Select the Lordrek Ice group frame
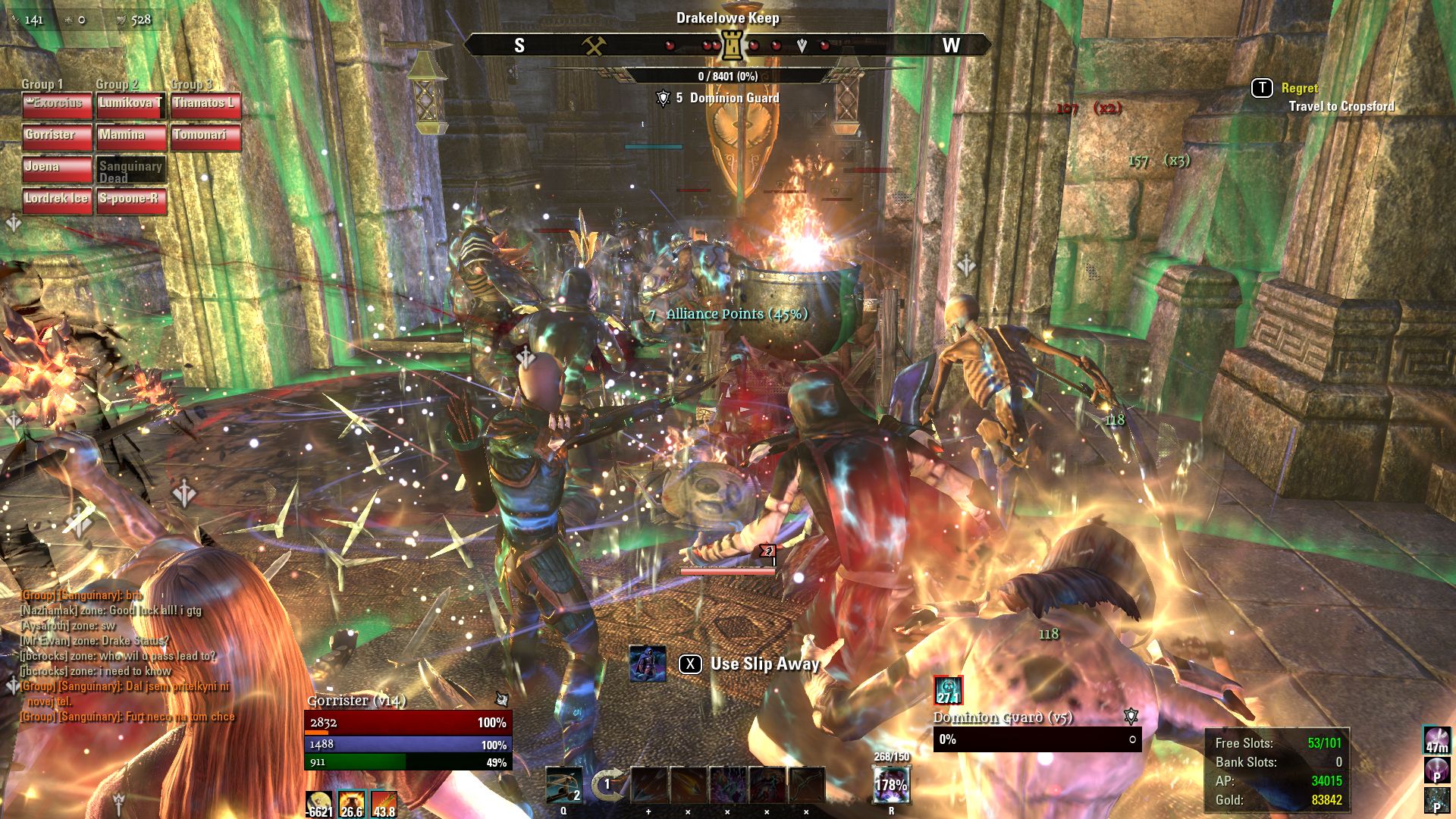 pos(57,200)
